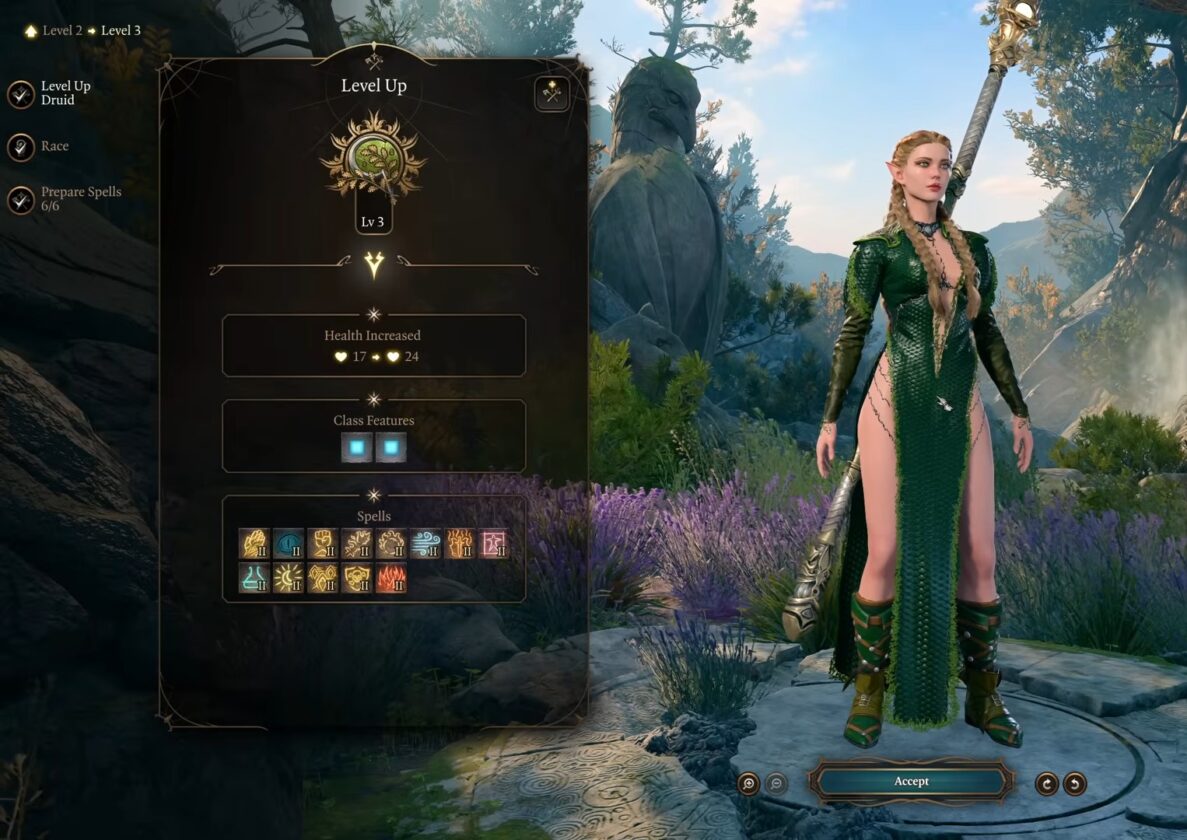1187x840 pixels.
Task: Go to the Race step
Action: [x=21, y=147]
